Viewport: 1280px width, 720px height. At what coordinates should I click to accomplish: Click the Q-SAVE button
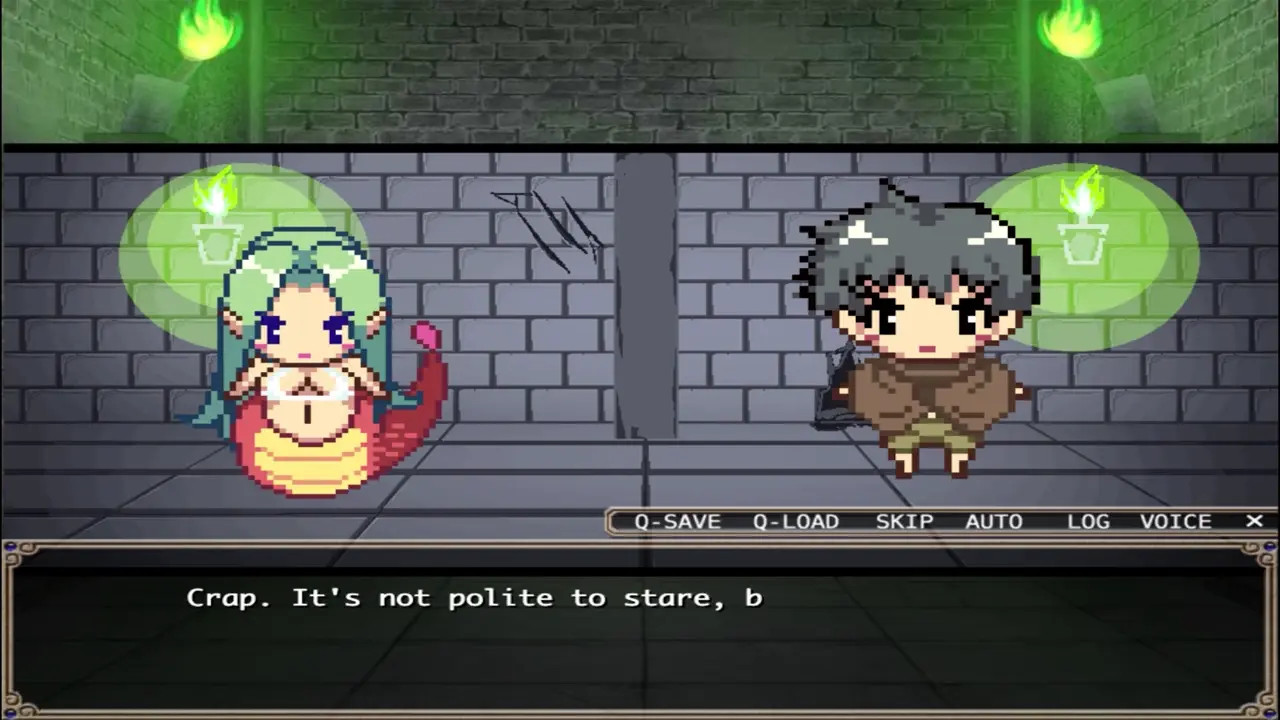click(x=677, y=521)
